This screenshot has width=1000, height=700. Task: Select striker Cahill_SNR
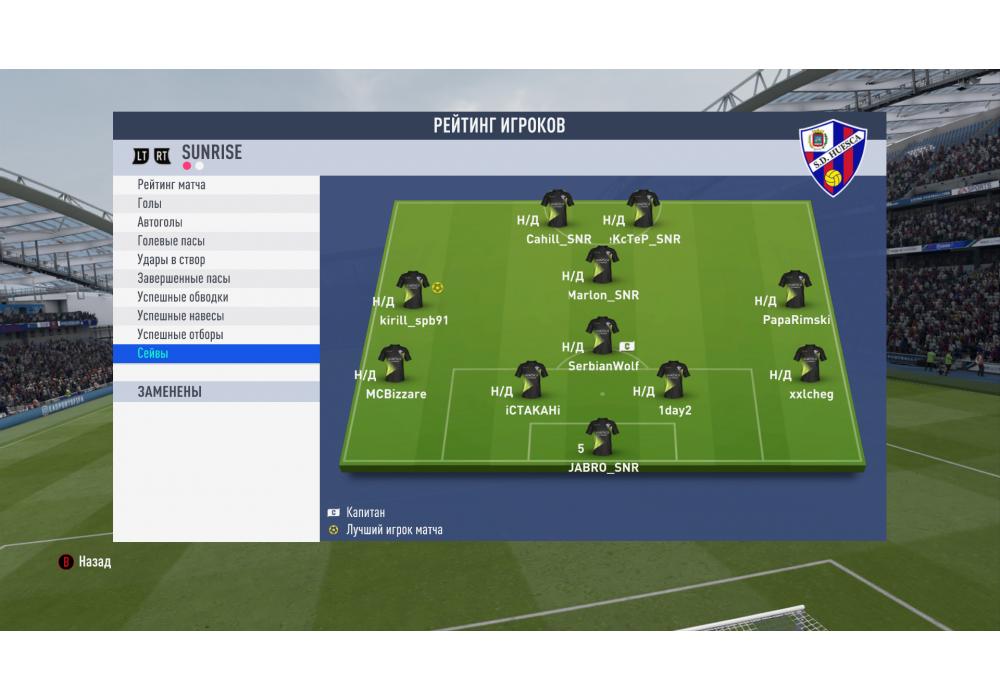[558, 208]
